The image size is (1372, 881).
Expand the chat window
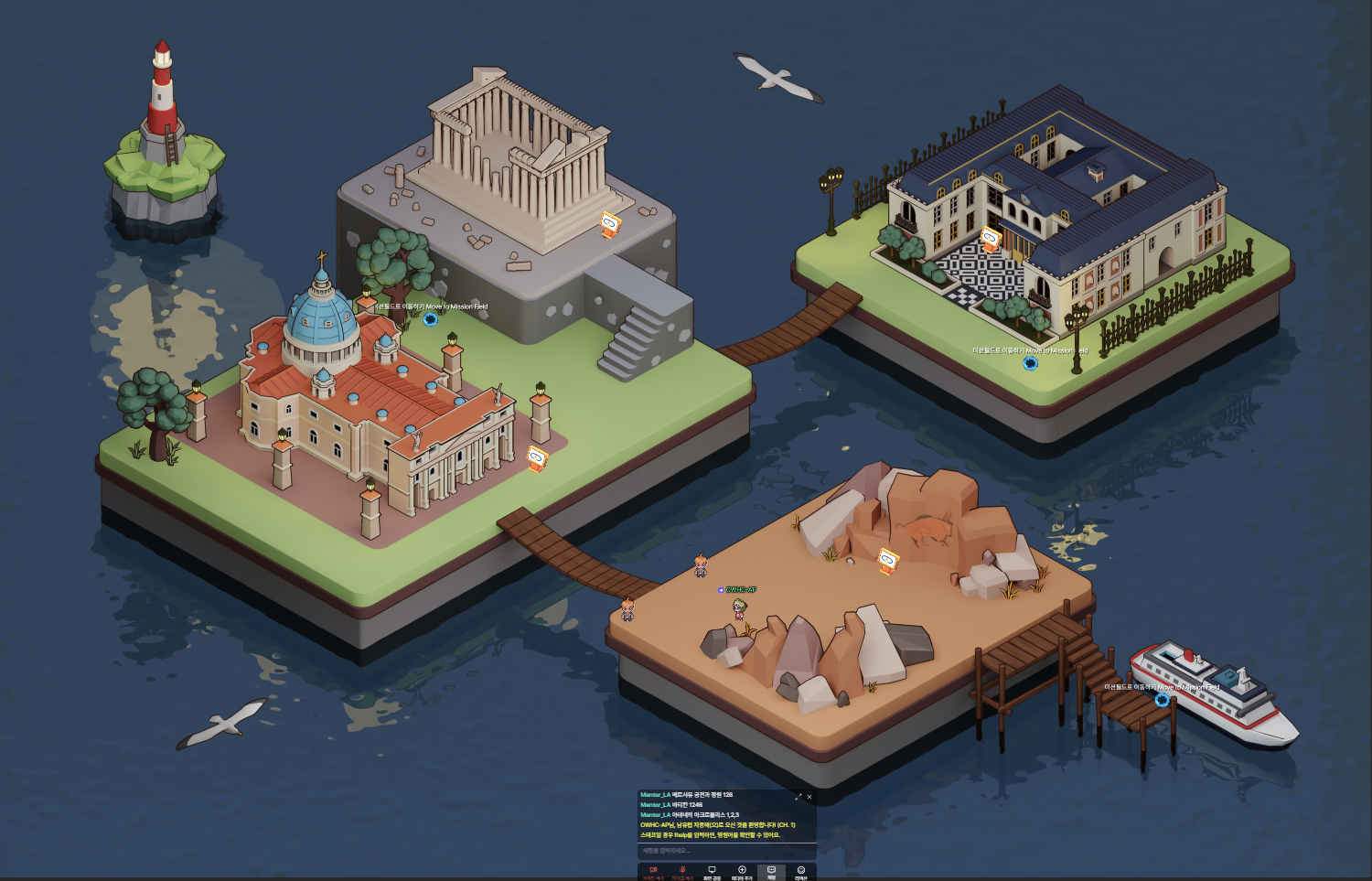[799, 797]
